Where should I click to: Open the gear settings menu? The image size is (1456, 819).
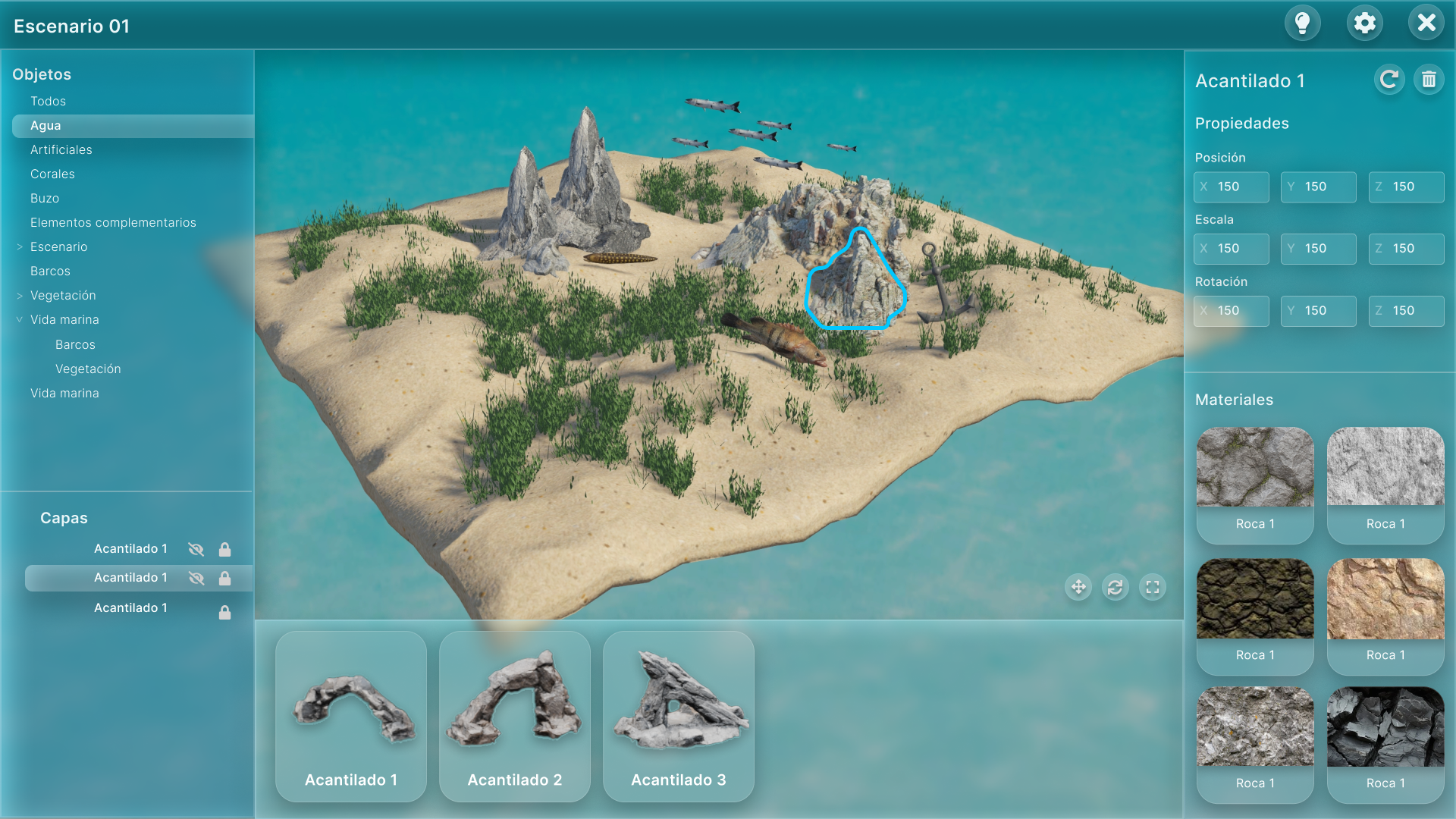1364,24
